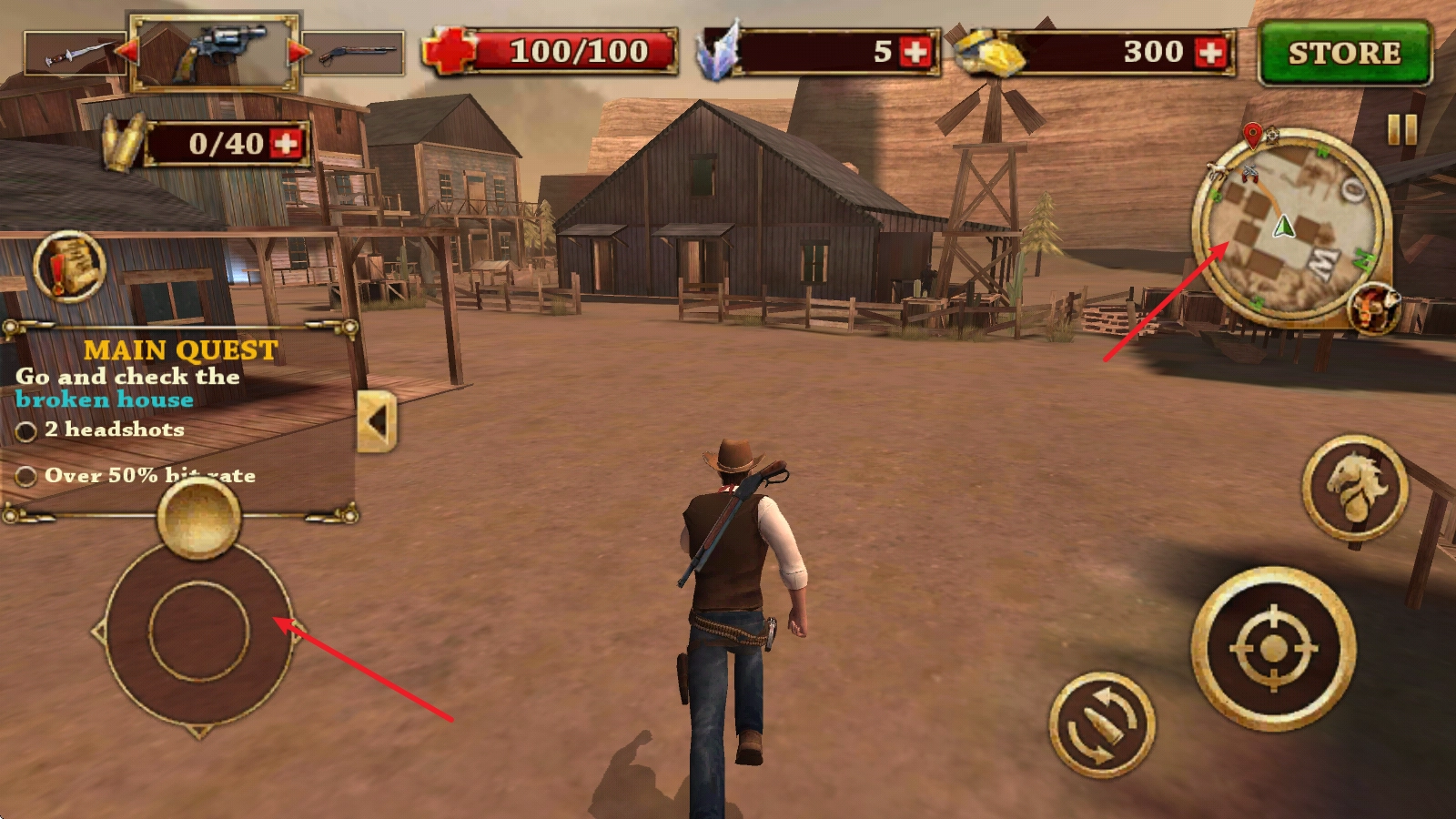This screenshot has width=1456, height=819.
Task: Tap the cowboy portrait beside the minimap
Action: coord(1373,308)
